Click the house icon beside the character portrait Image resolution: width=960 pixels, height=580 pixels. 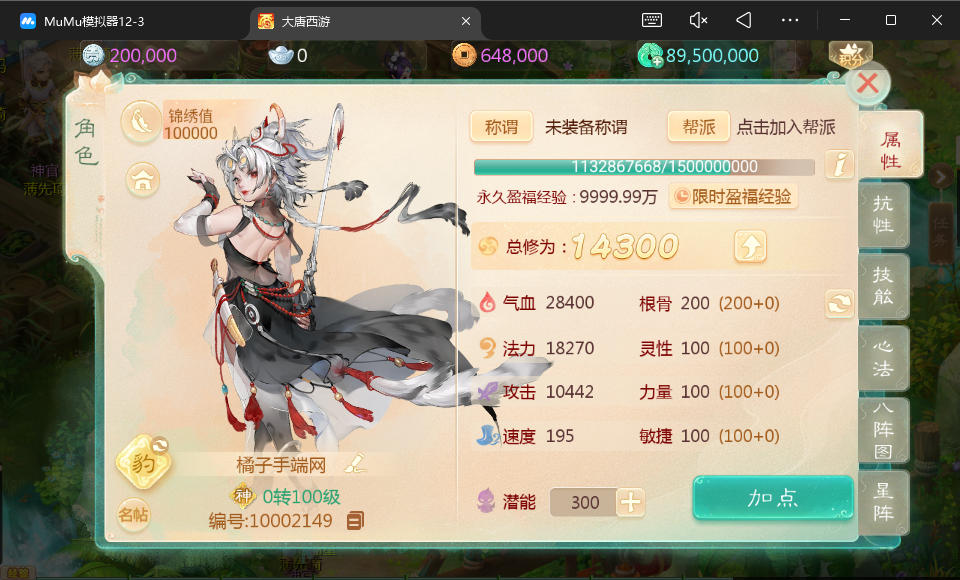point(144,180)
